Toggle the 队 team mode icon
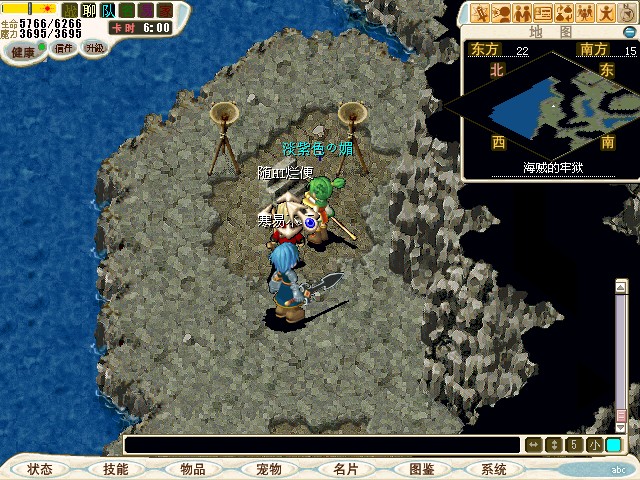 click(107, 10)
